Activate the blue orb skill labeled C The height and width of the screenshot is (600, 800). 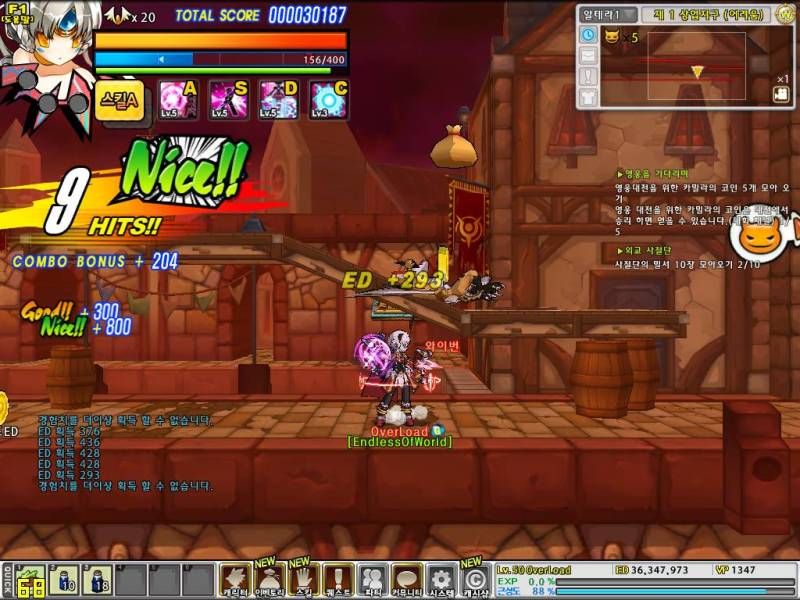tap(327, 100)
